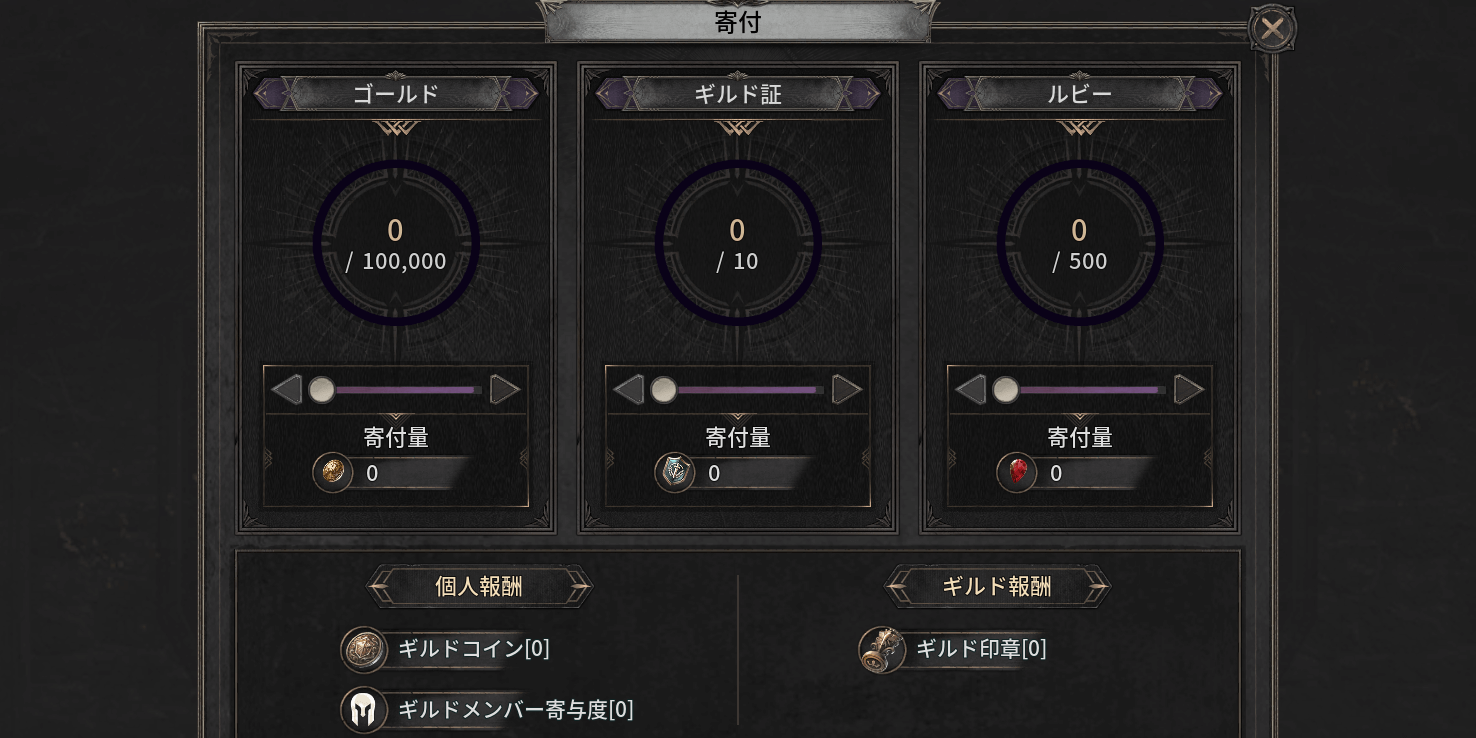Click the gold coin icon in the ゴールド donation field
The height and width of the screenshot is (738, 1476).
tap(333, 473)
